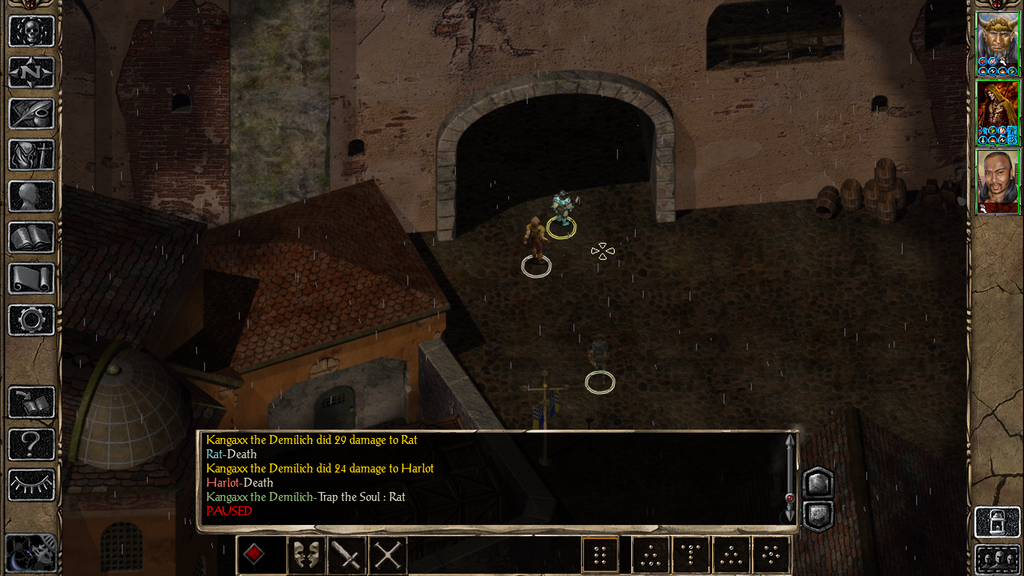Open the character record head icon
The image size is (1024, 576).
pyautogui.click(x=31, y=196)
